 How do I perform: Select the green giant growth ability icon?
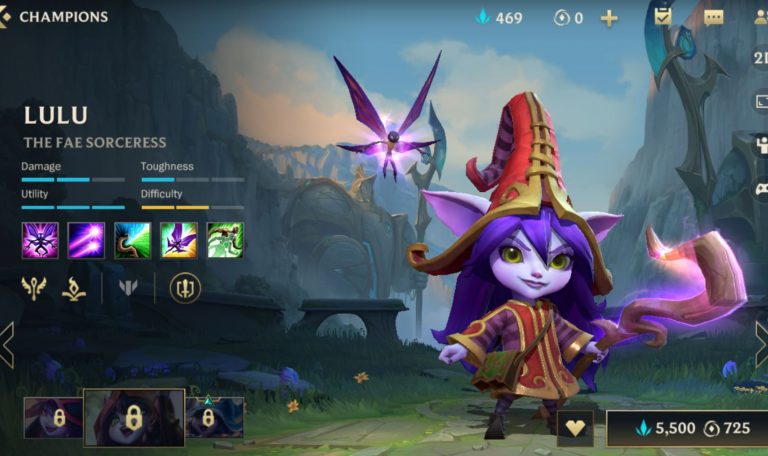(225, 240)
